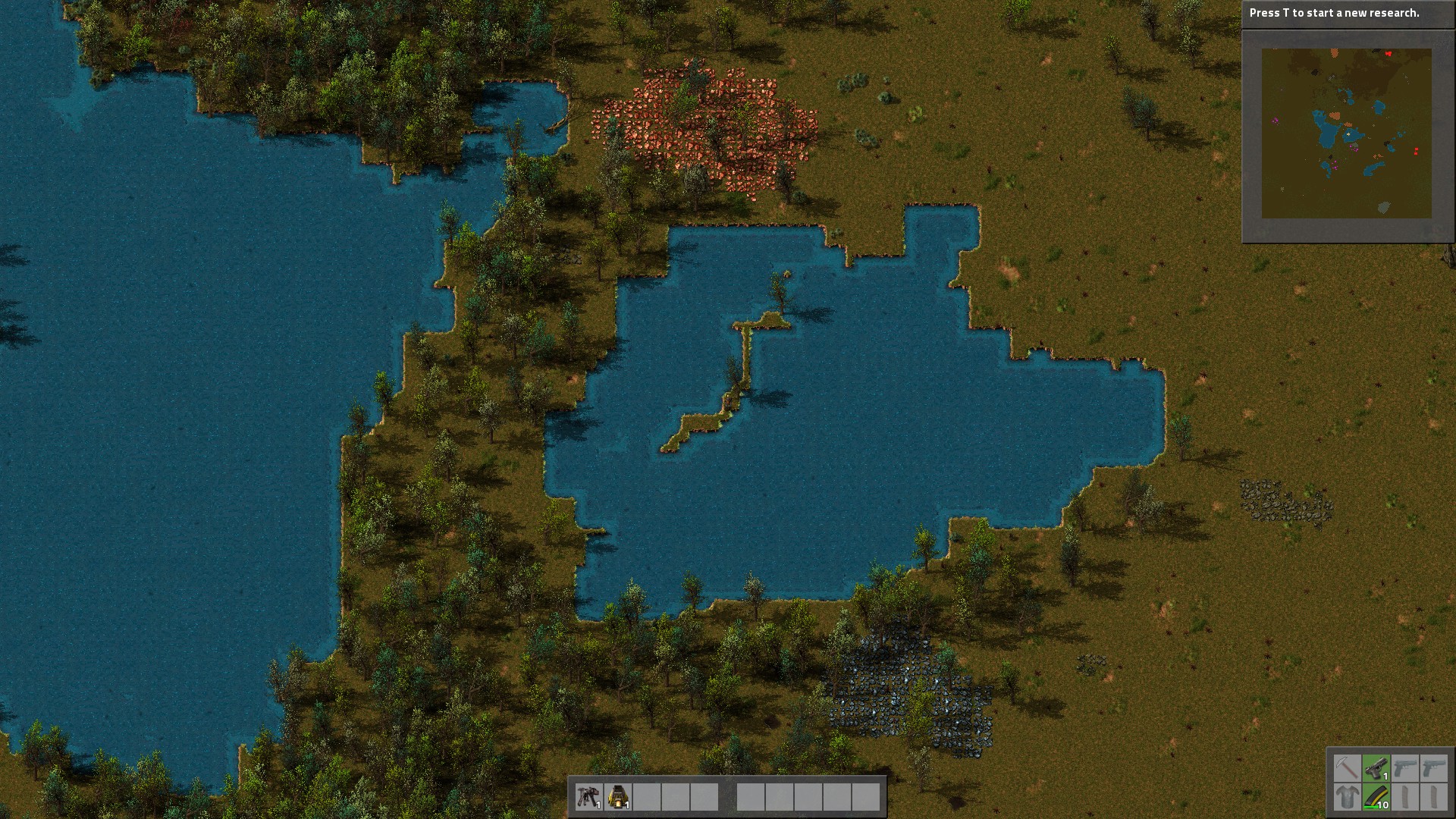This screenshot has width=1456, height=819.
Task: Pick the stone furnace from the hotbar
Action: point(618,797)
